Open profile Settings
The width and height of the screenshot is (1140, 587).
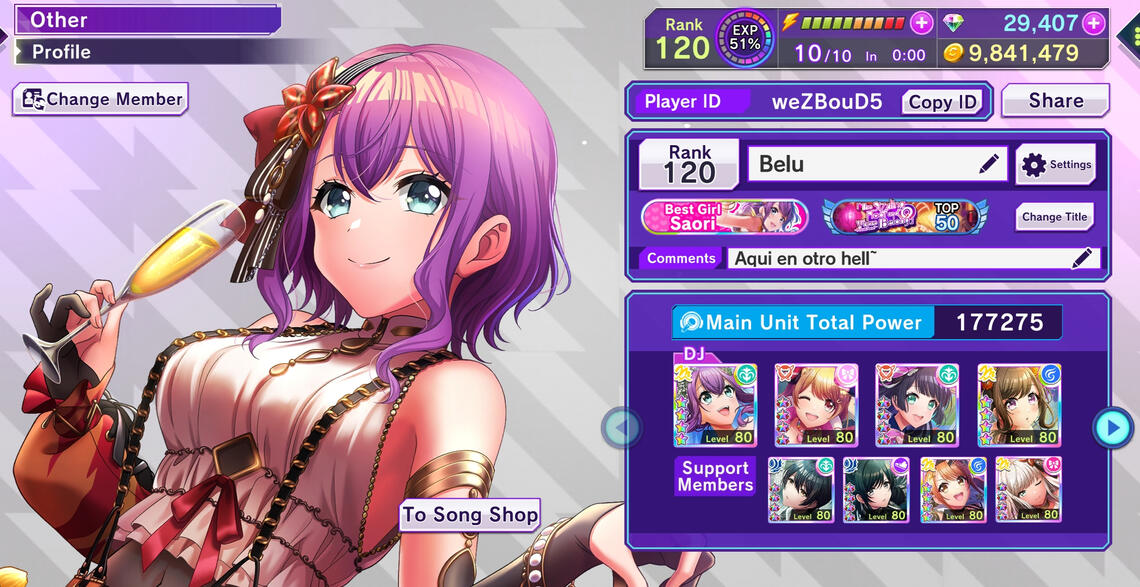1057,165
